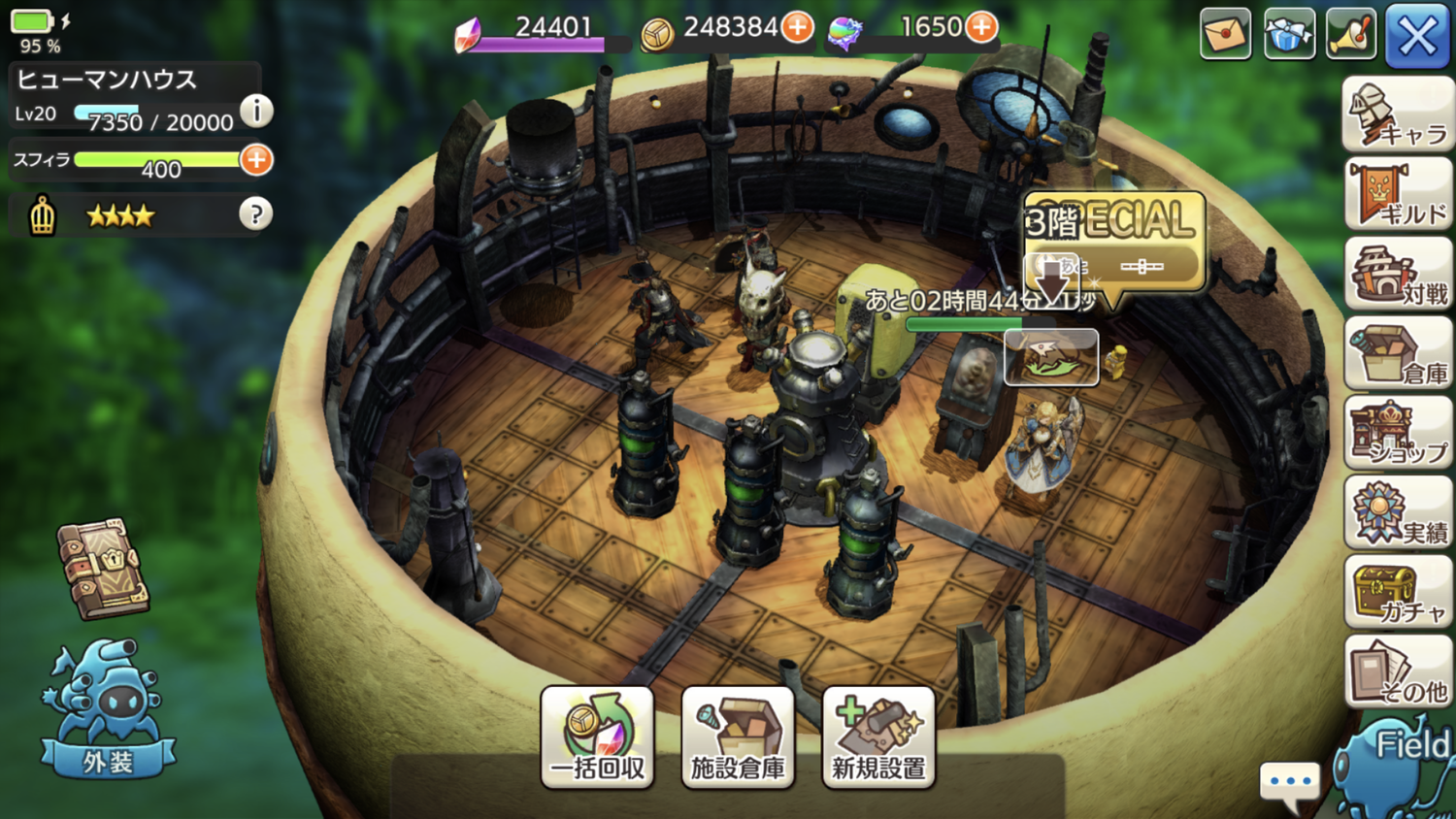Open the mail envelope icon
Screen dimensions: 1456x819
tap(1225, 35)
